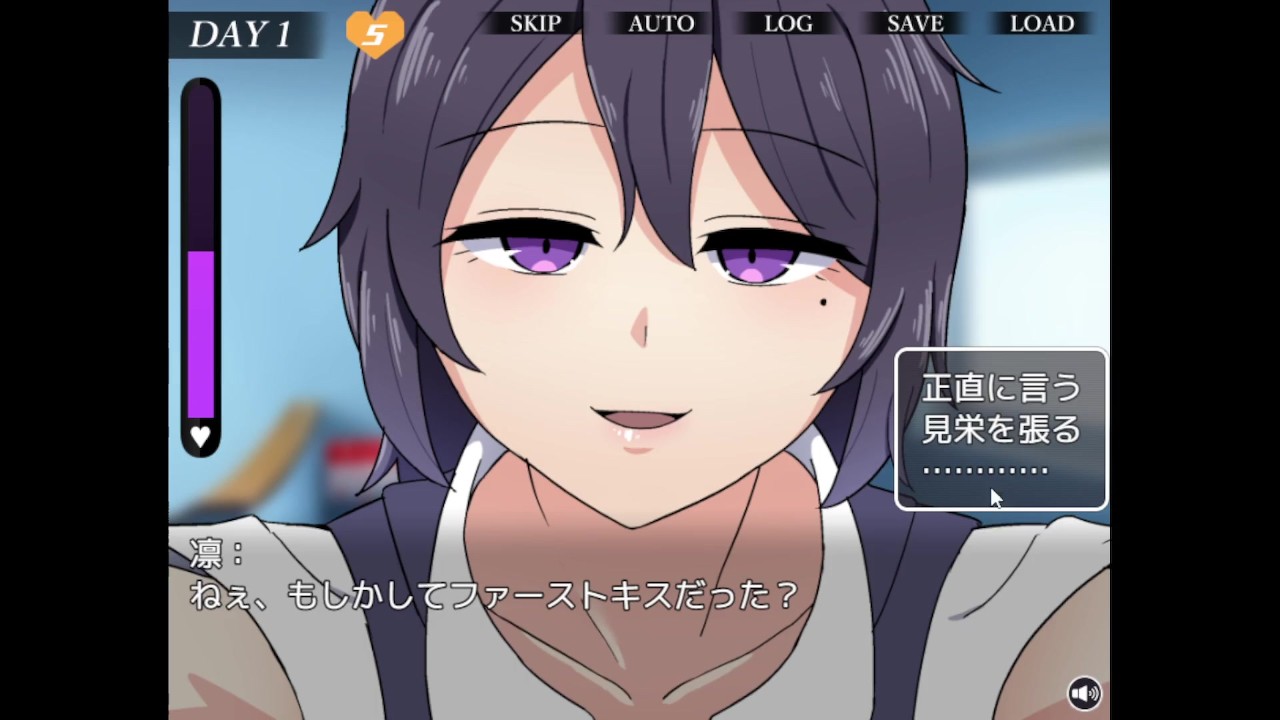
Task: Toggle the speaker sound icon
Action: pos(1084,693)
